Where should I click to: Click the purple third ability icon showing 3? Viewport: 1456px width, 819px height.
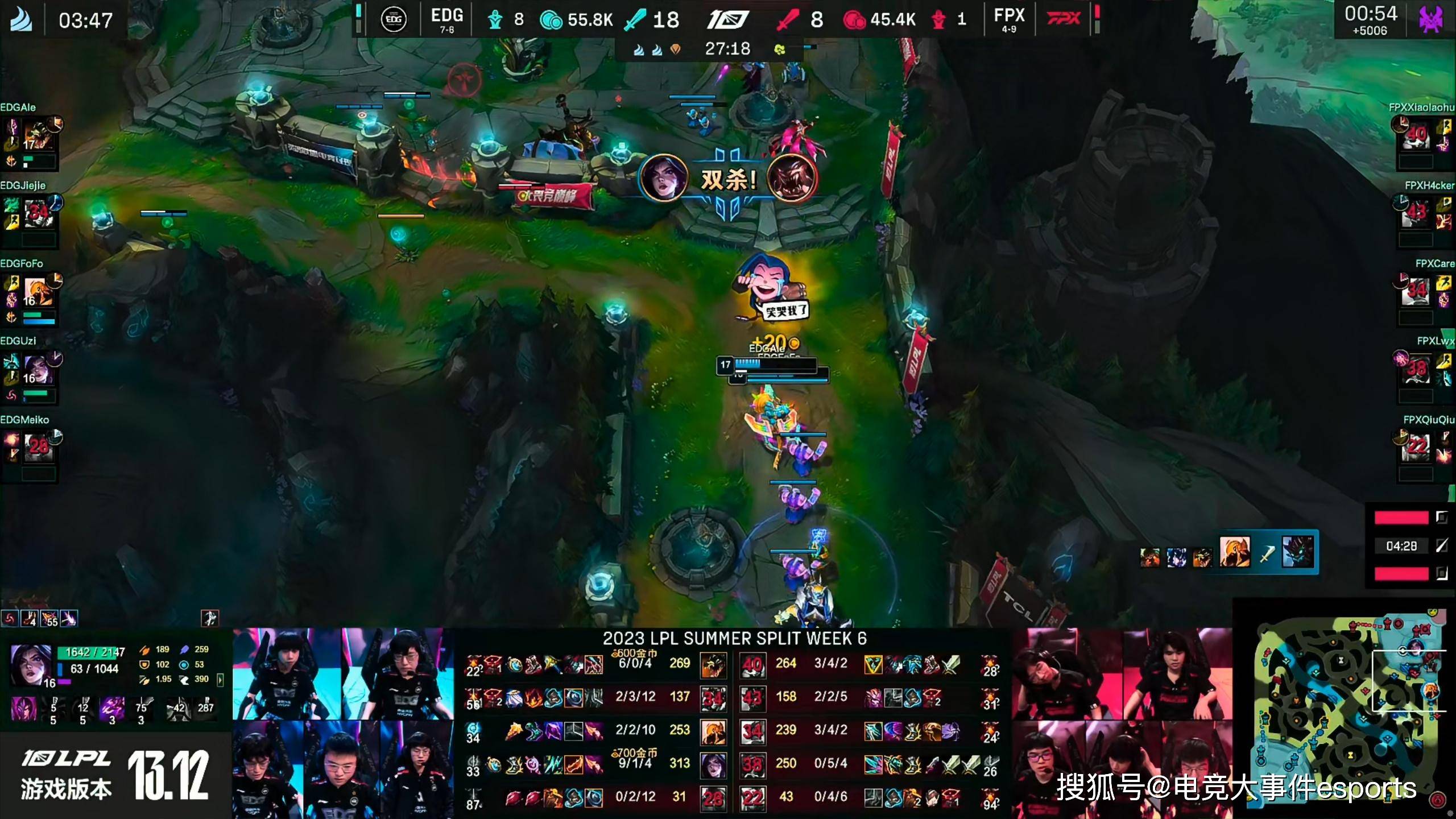112,709
